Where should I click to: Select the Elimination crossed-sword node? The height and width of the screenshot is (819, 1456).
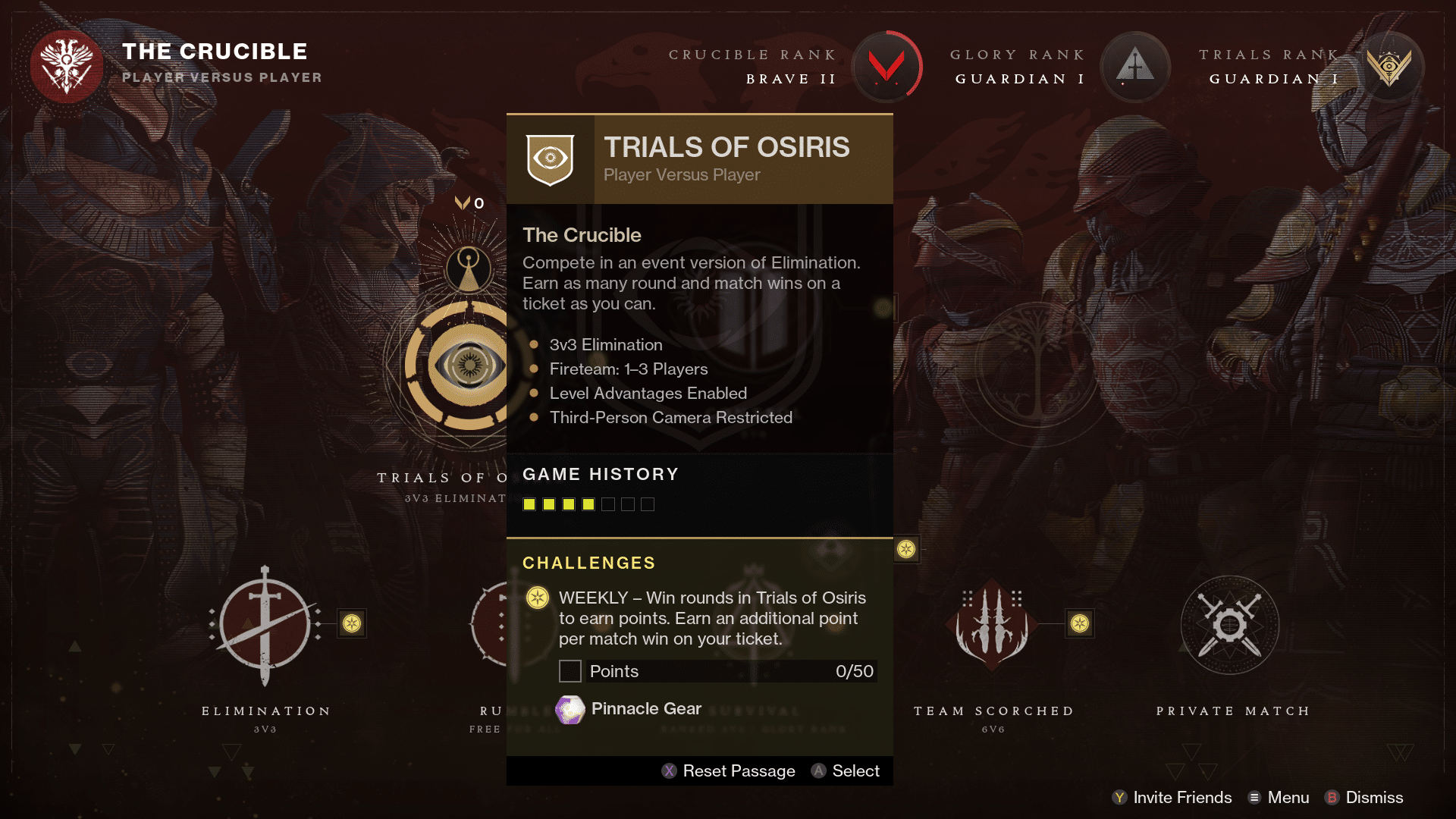click(265, 624)
